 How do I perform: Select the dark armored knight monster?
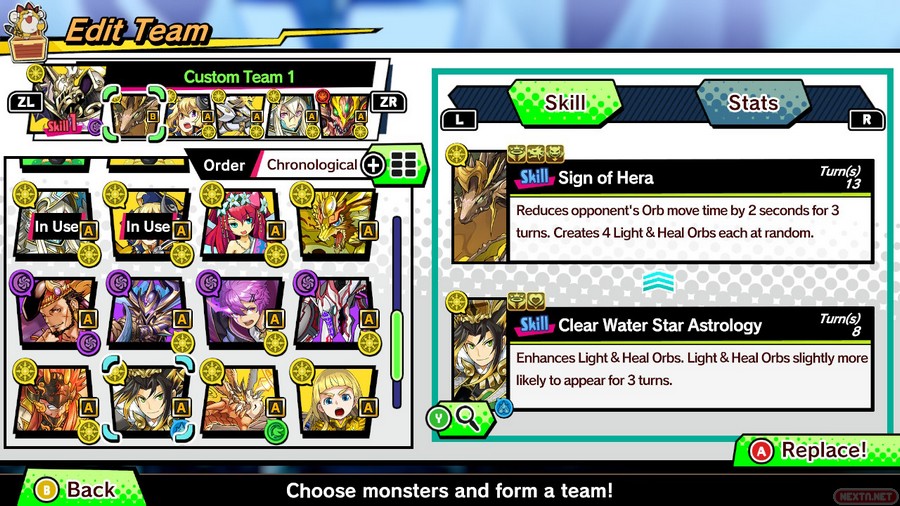click(x=147, y=313)
